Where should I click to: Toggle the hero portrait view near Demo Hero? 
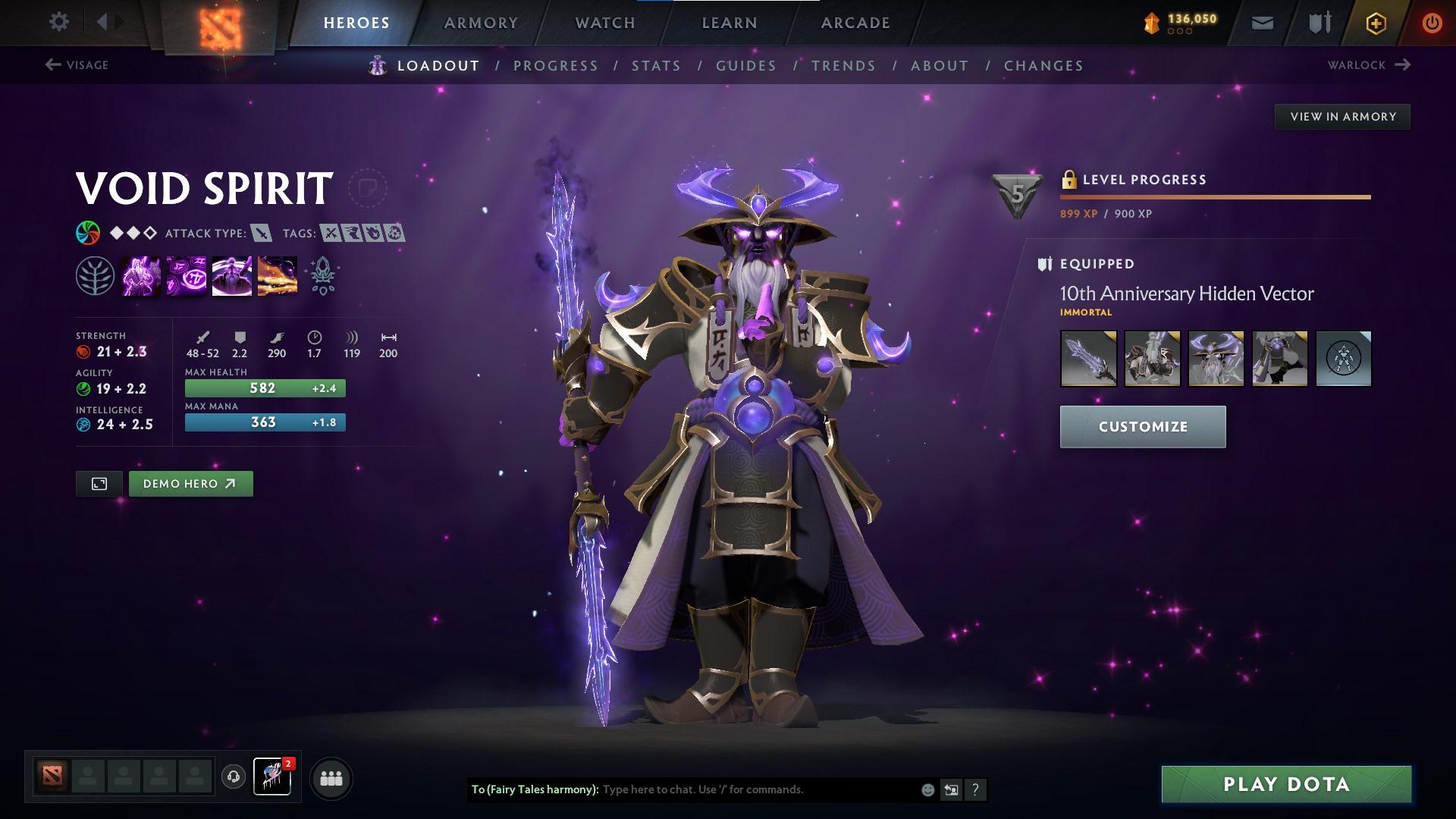[x=99, y=483]
